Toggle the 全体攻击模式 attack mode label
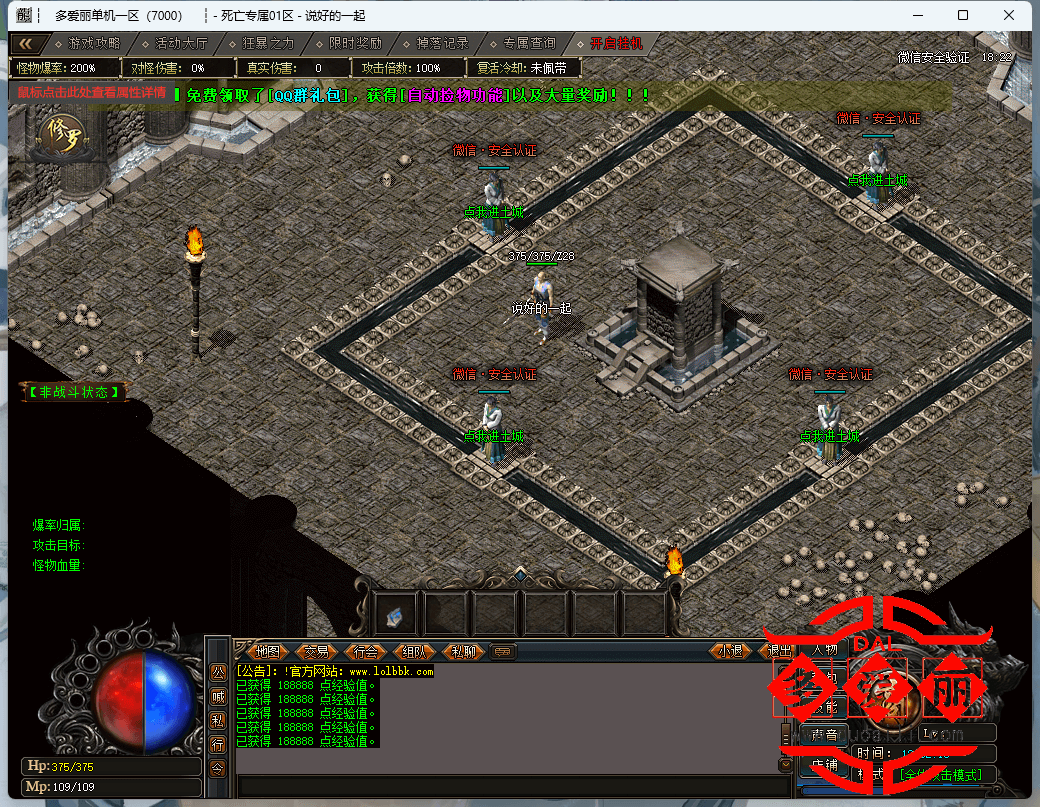The width and height of the screenshot is (1040, 807). 940,775
